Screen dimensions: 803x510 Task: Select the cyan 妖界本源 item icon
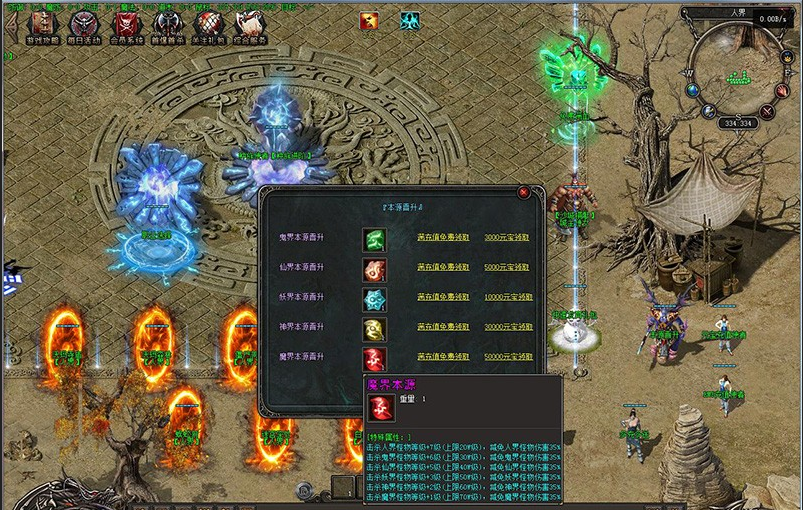pyautogui.click(x=374, y=298)
